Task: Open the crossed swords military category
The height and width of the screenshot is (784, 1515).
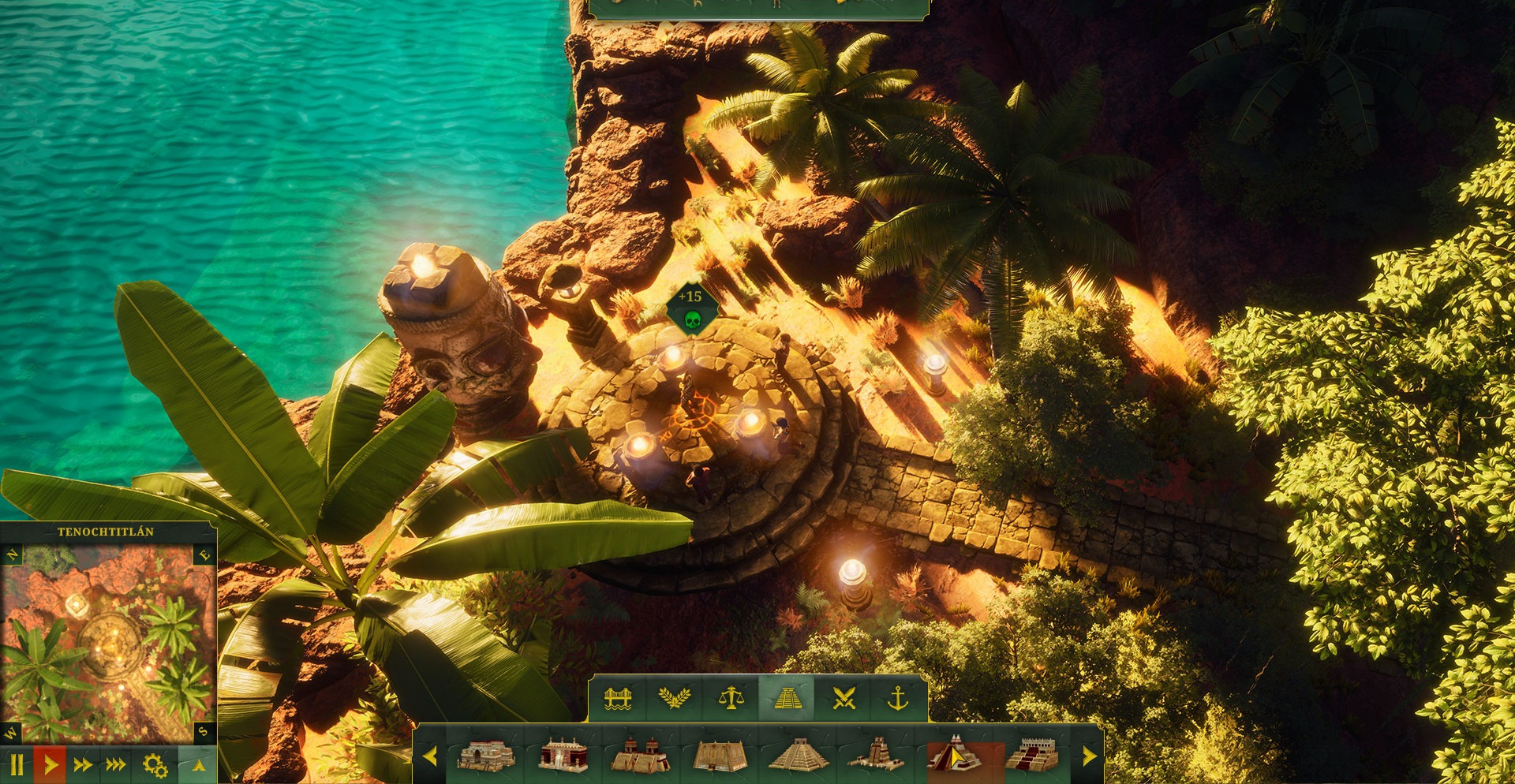Action: pyautogui.click(x=844, y=698)
